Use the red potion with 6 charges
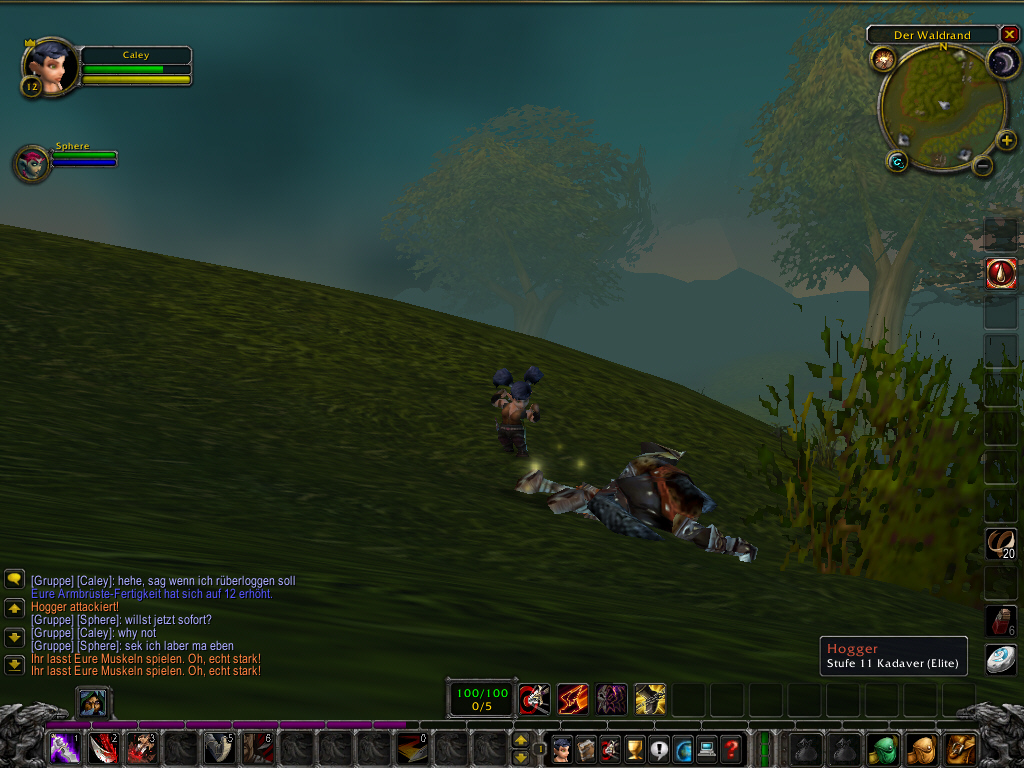This screenshot has width=1024, height=768. coord(1001,620)
